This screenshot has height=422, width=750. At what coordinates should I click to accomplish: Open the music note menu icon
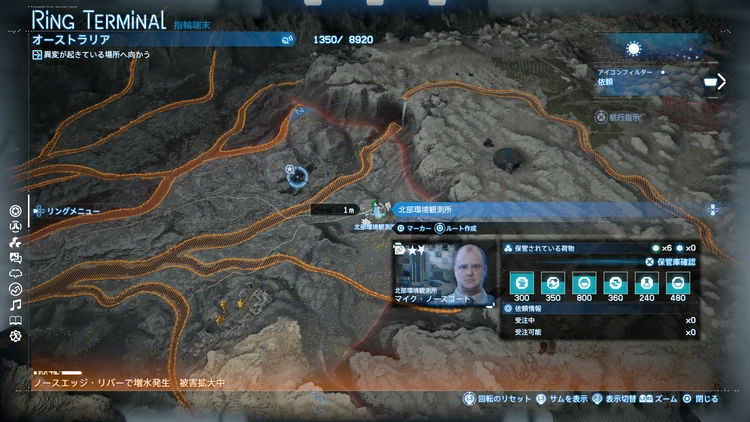[15, 304]
